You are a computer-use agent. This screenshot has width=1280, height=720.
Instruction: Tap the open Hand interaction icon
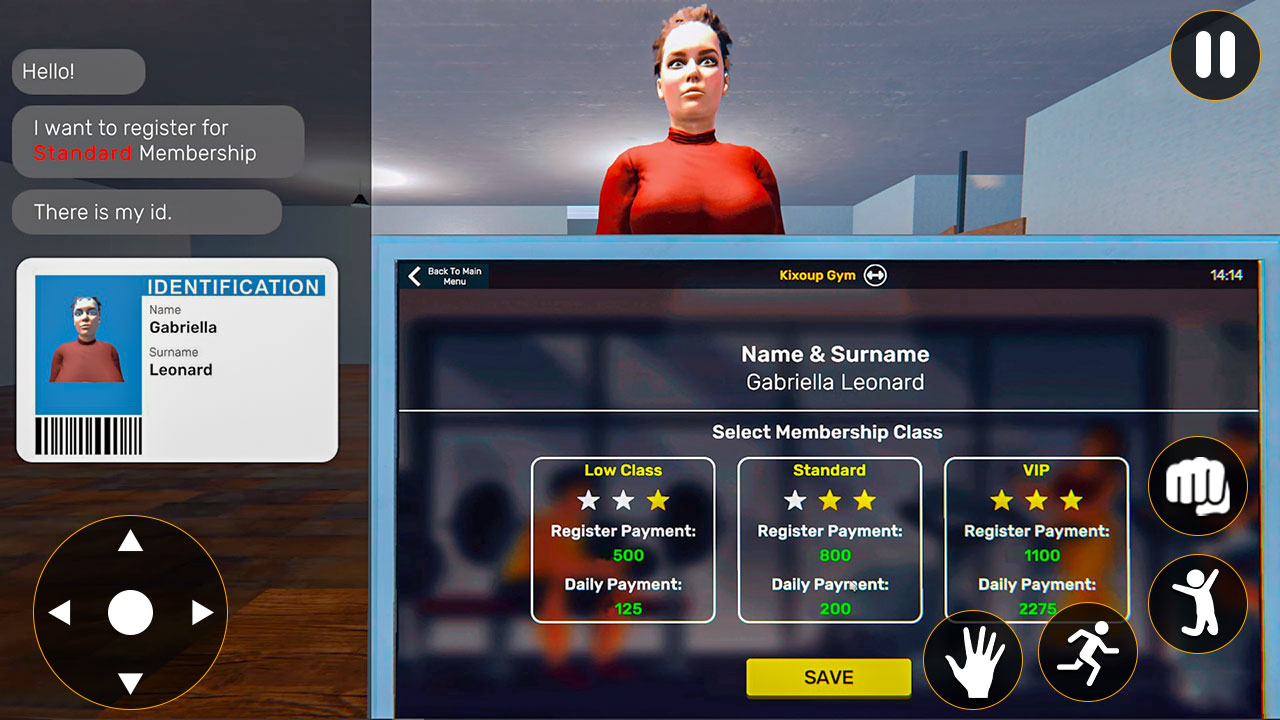[x=973, y=660]
